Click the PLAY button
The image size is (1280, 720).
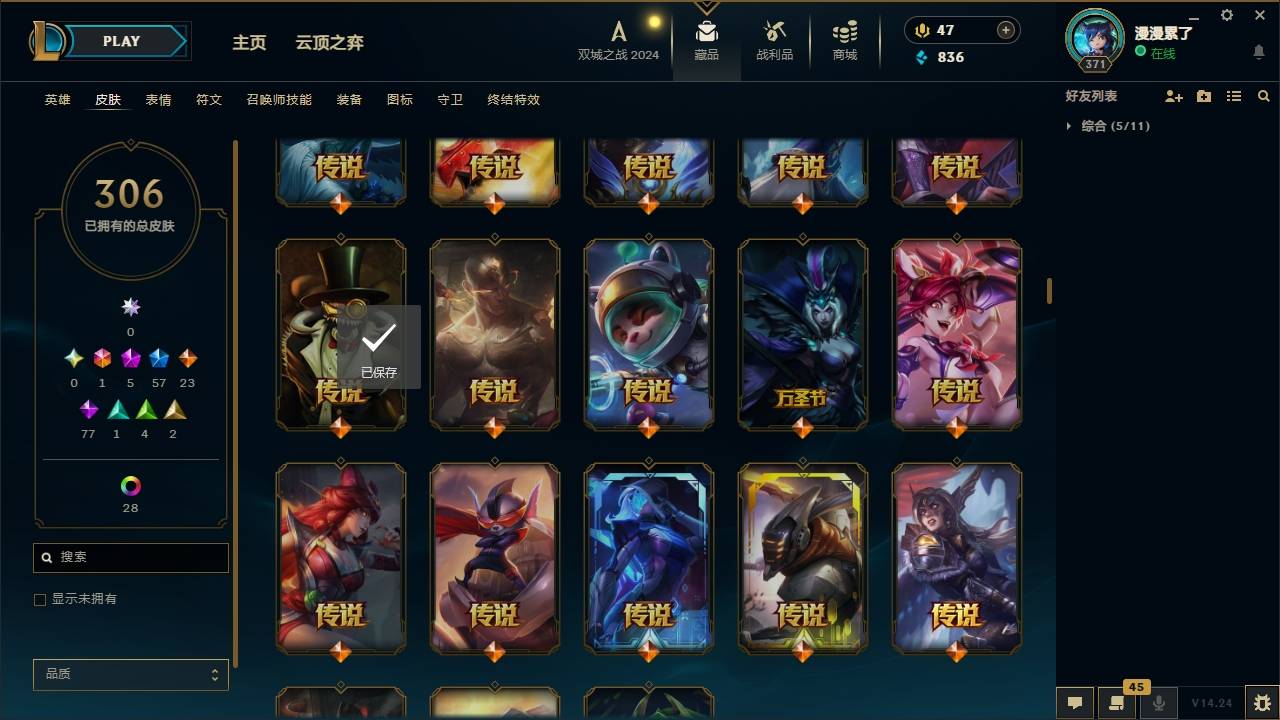121,41
